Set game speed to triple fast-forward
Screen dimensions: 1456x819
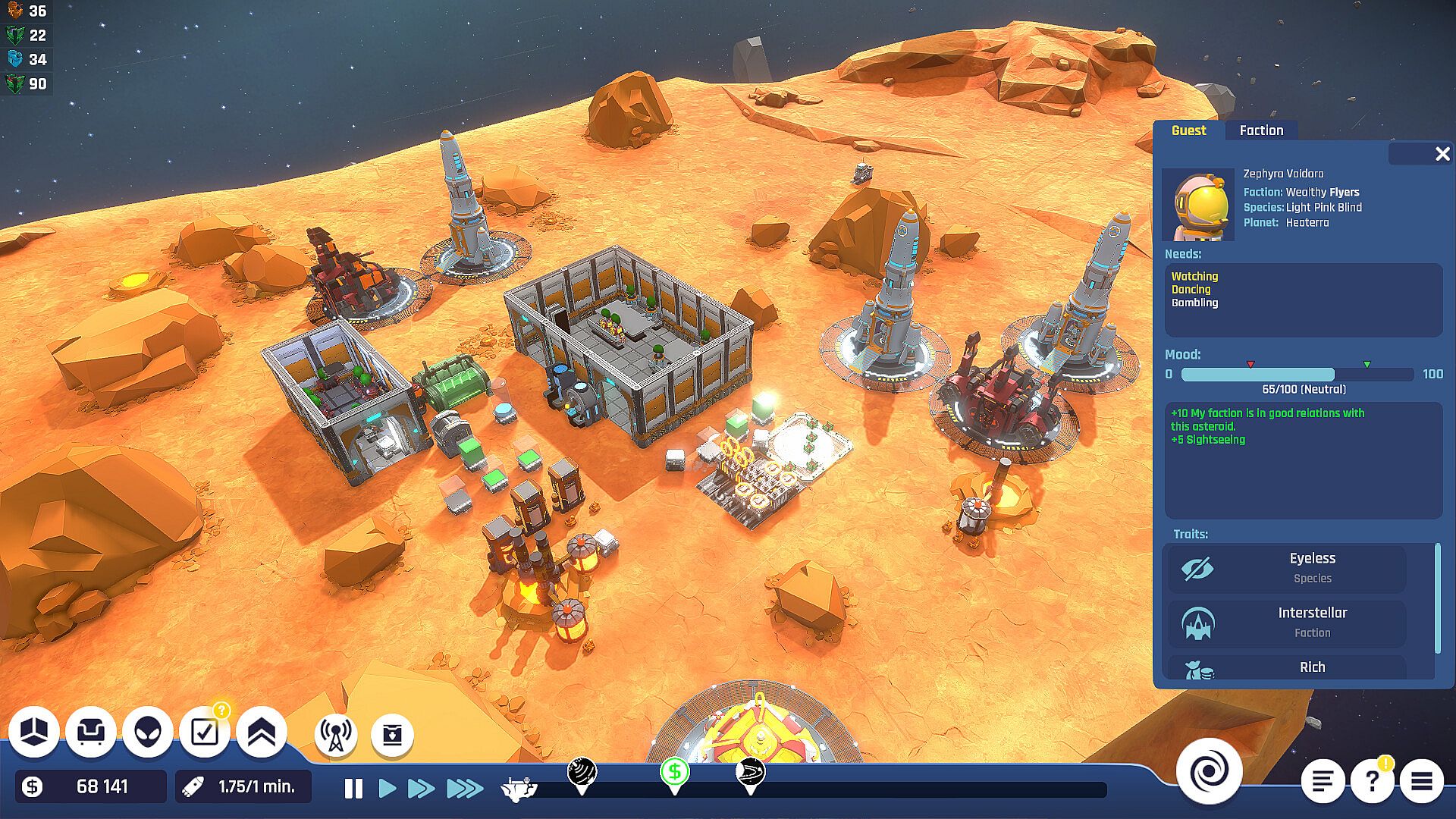click(465, 789)
